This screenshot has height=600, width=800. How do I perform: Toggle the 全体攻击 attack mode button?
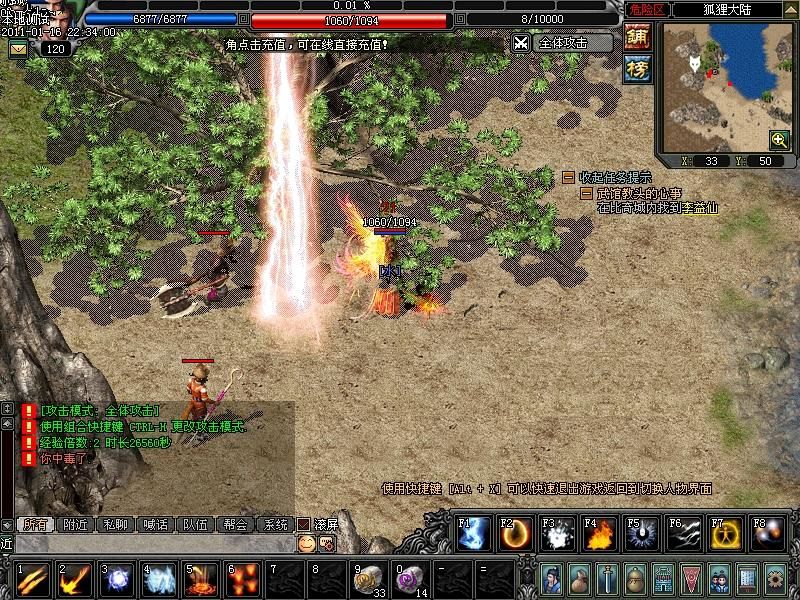(563, 43)
